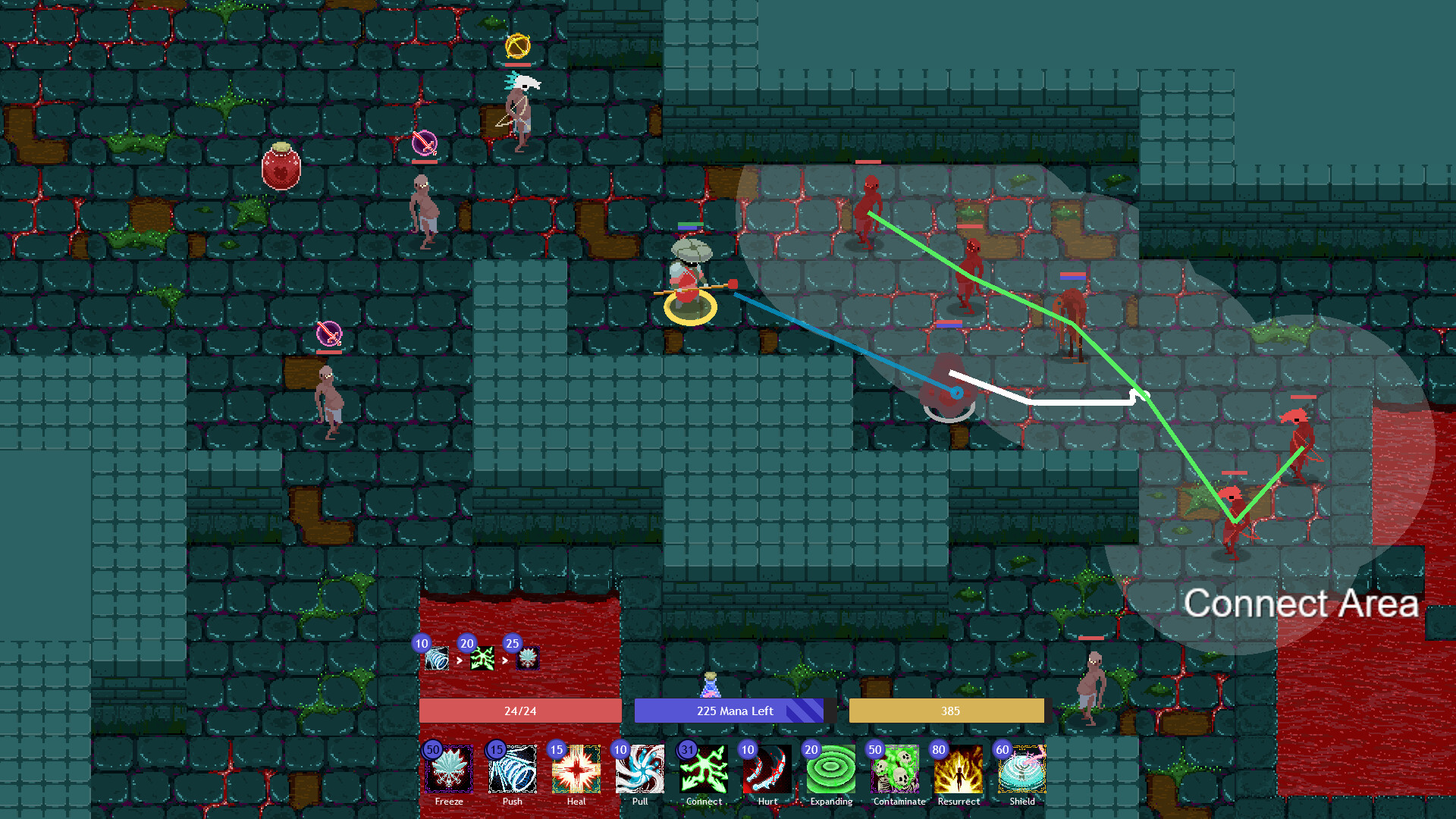
Task: Click the queued 20-cost Connect combo icon
Action: (482, 659)
